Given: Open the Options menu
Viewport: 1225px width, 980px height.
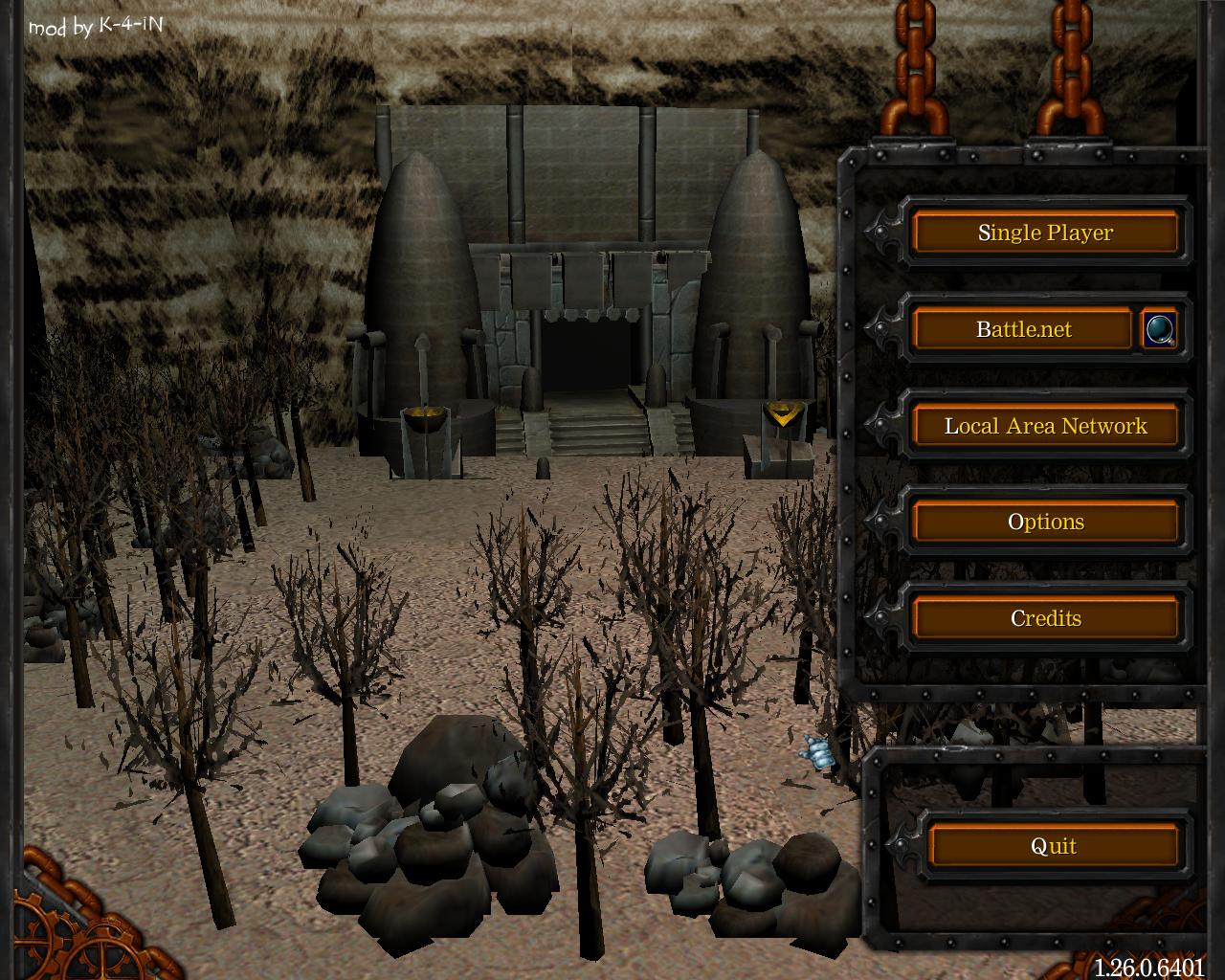Looking at the screenshot, I should tap(1045, 522).
